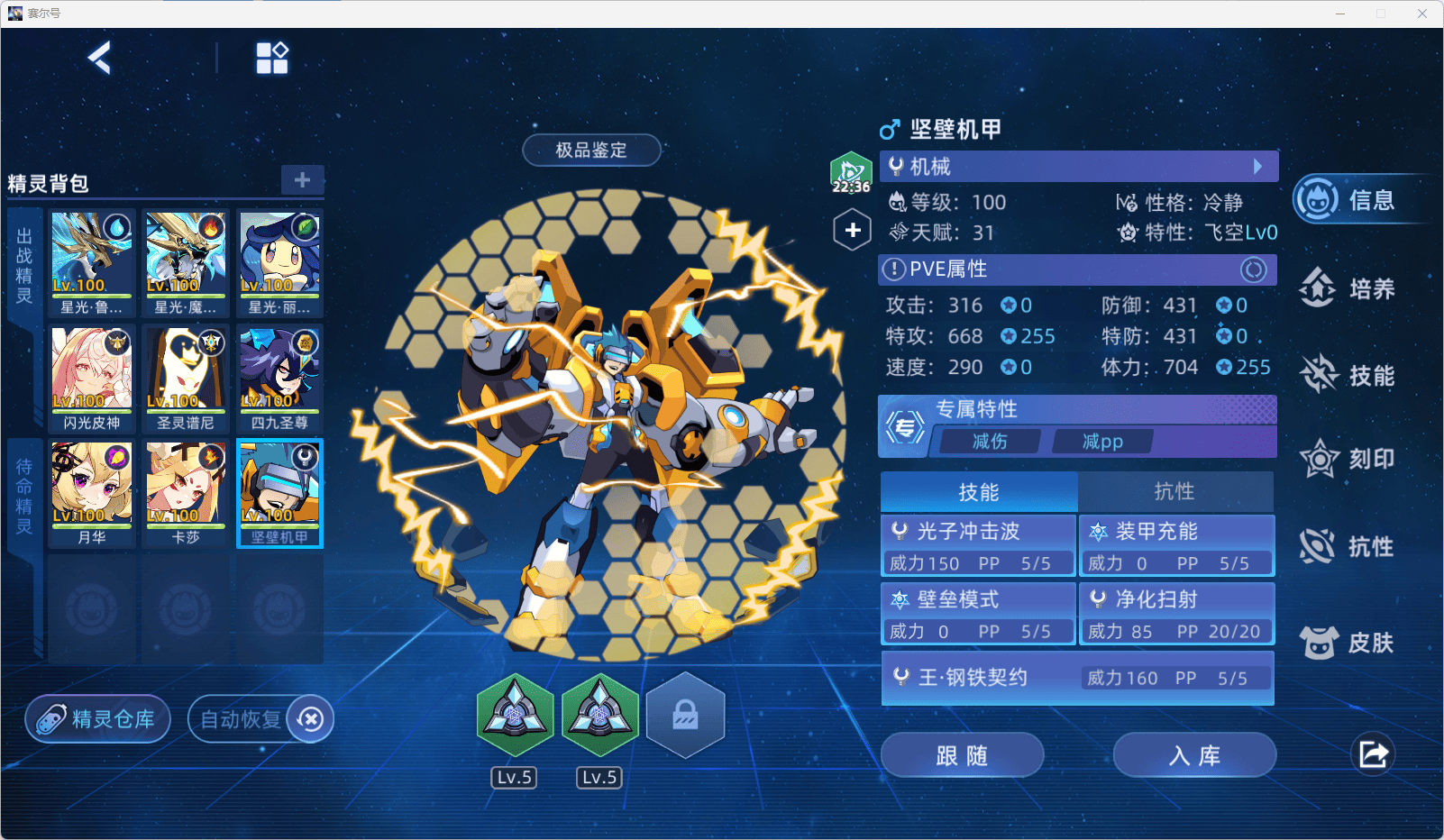Open the 皮肤 skin menu

pyautogui.click(x=1349, y=643)
